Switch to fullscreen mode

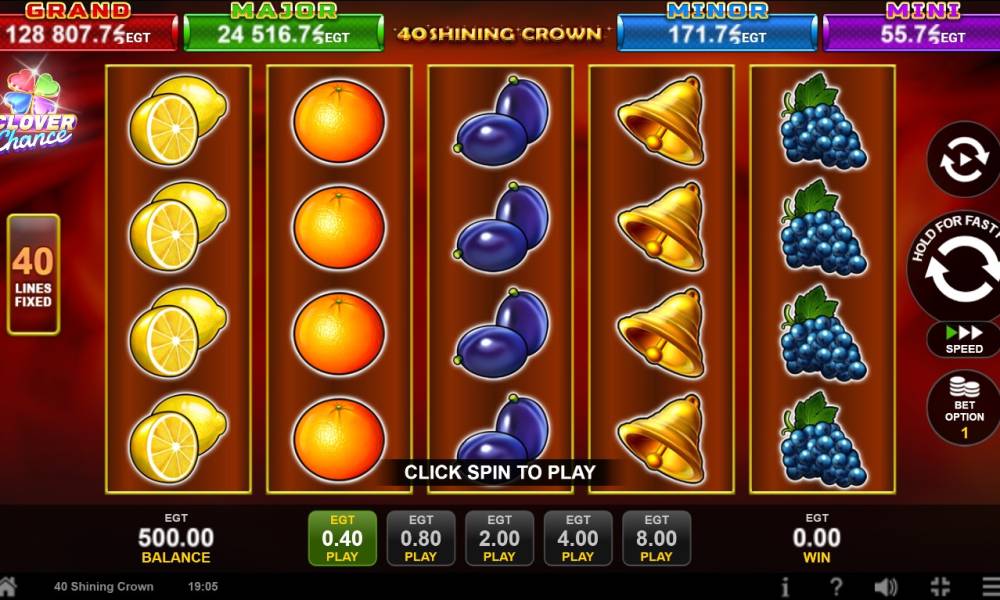click(940, 587)
